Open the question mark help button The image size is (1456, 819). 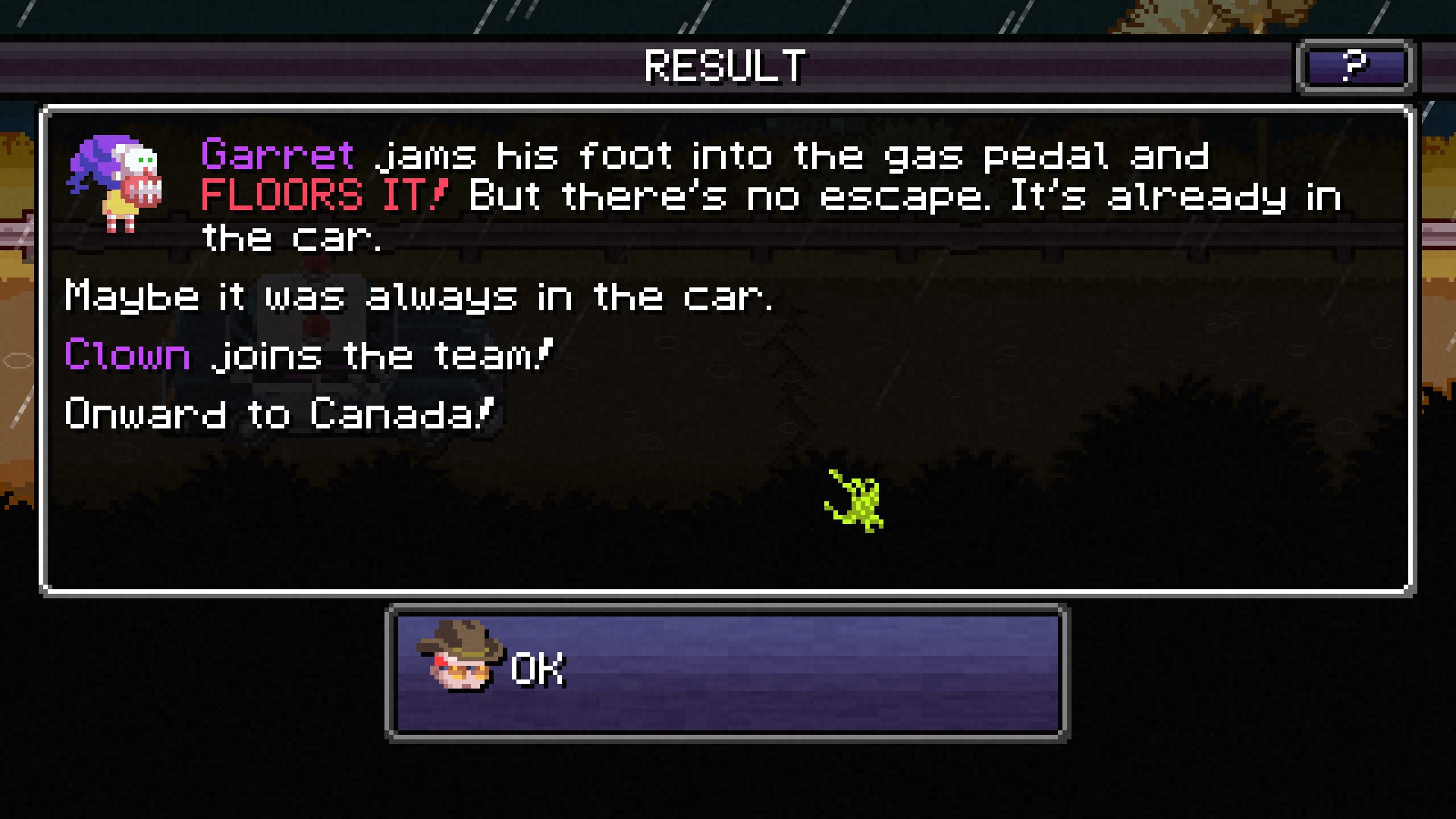coord(1354,67)
